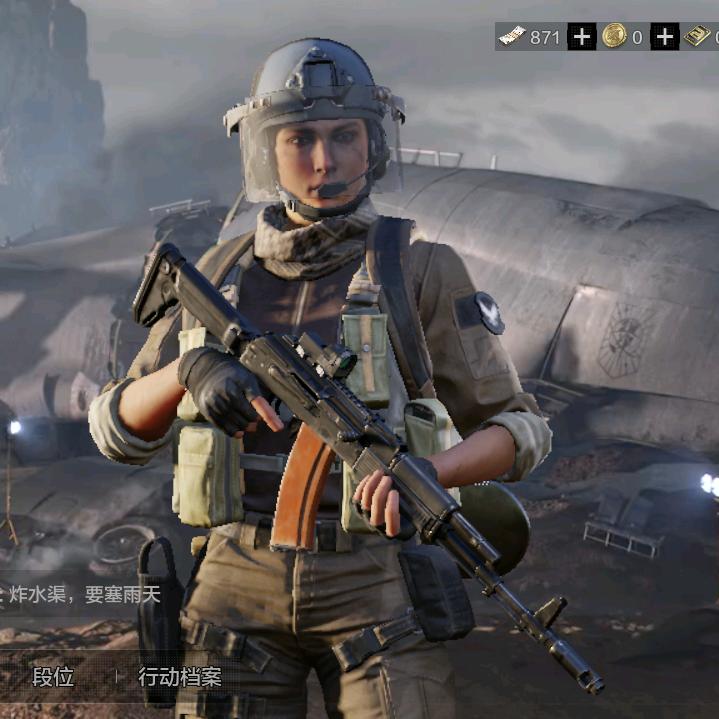This screenshot has width=719, height=719.
Task: Click the banknote currency icon
Action: pyautogui.click(x=512, y=37)
